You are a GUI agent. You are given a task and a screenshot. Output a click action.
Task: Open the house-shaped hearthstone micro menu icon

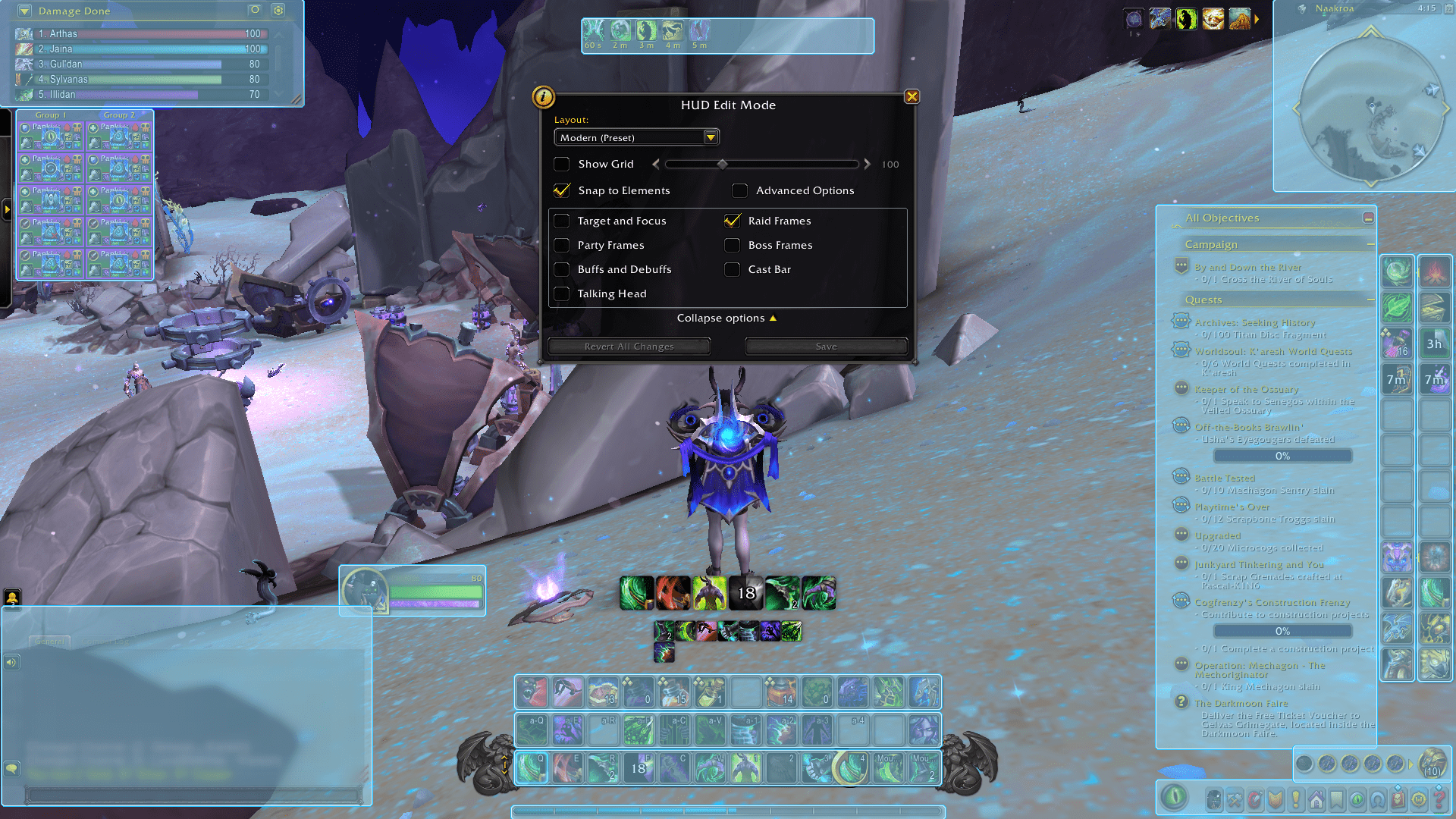coord(1316,799)
